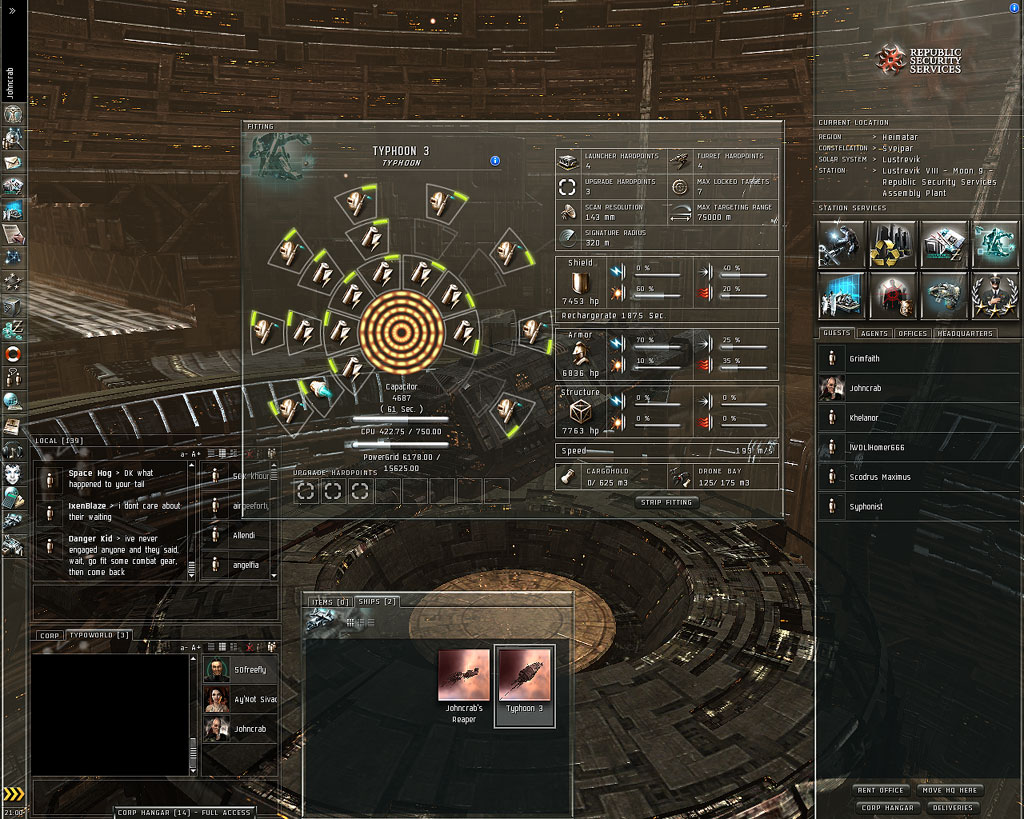Screen dimensions: 1024x819
Task: Switch to the Corp chat tab
Action: [49, 635]
